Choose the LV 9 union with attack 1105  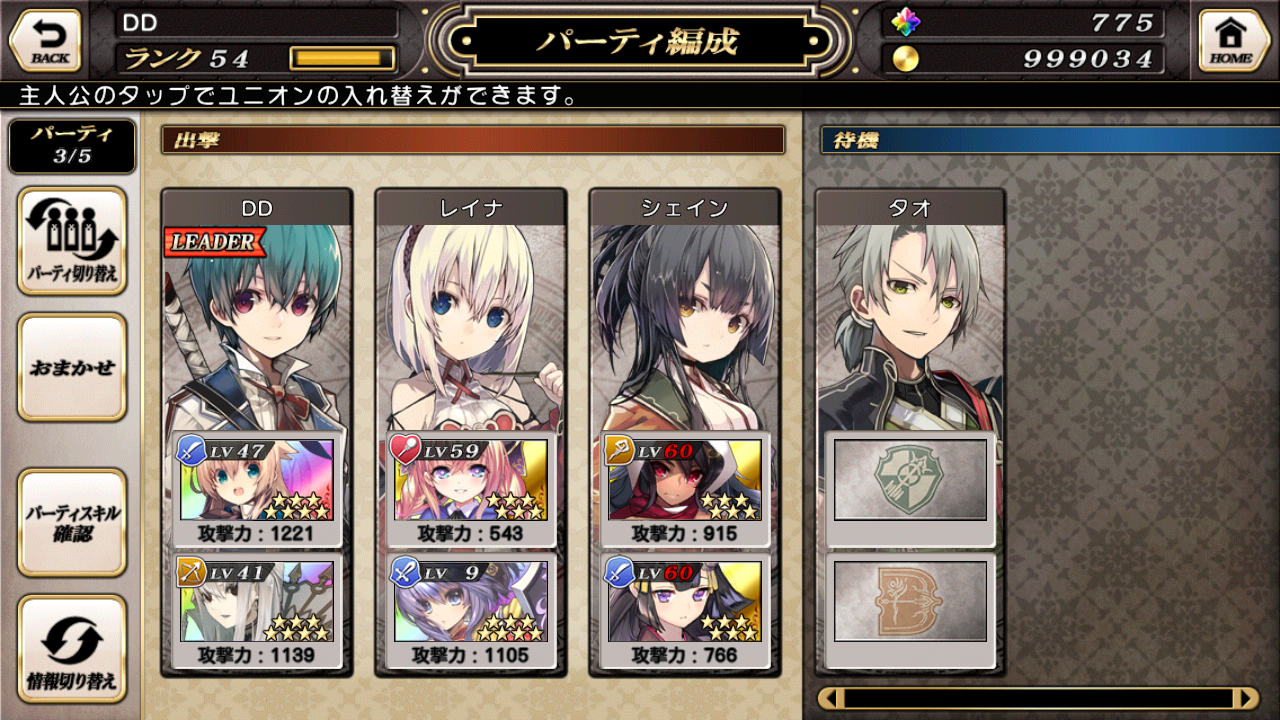point(470,611)
